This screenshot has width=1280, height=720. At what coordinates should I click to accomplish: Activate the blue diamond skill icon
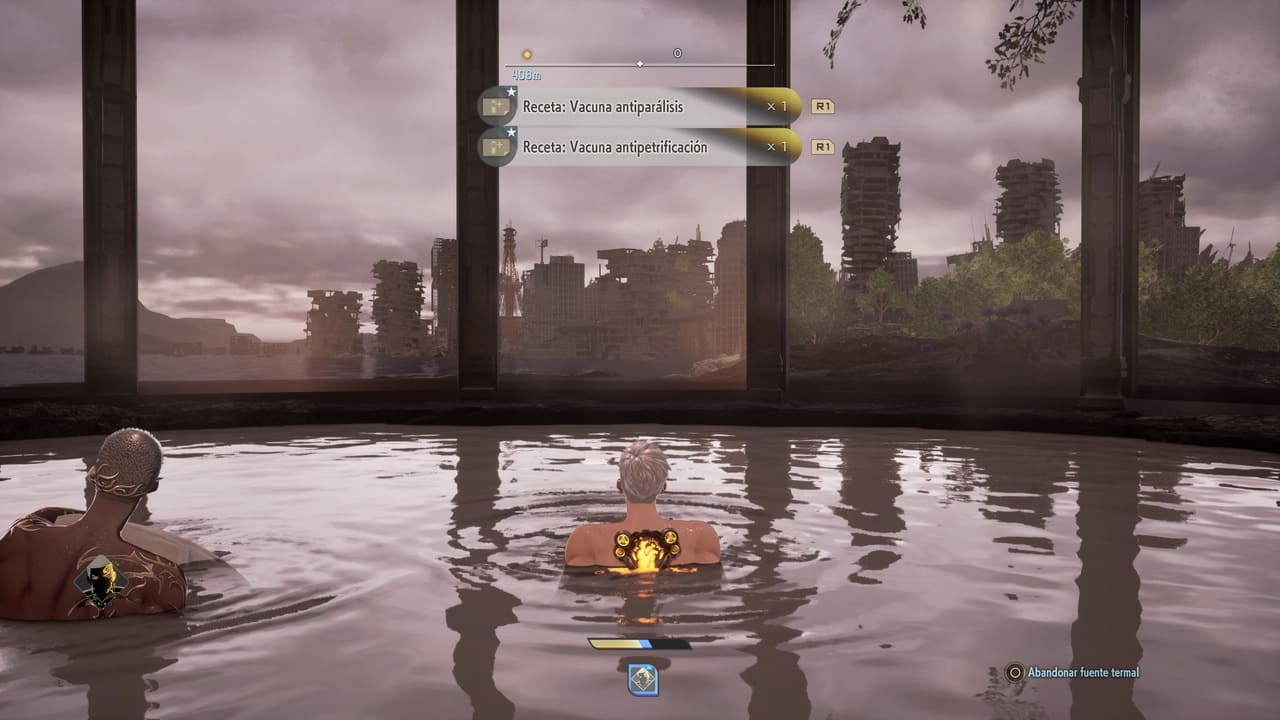point(642,680)
